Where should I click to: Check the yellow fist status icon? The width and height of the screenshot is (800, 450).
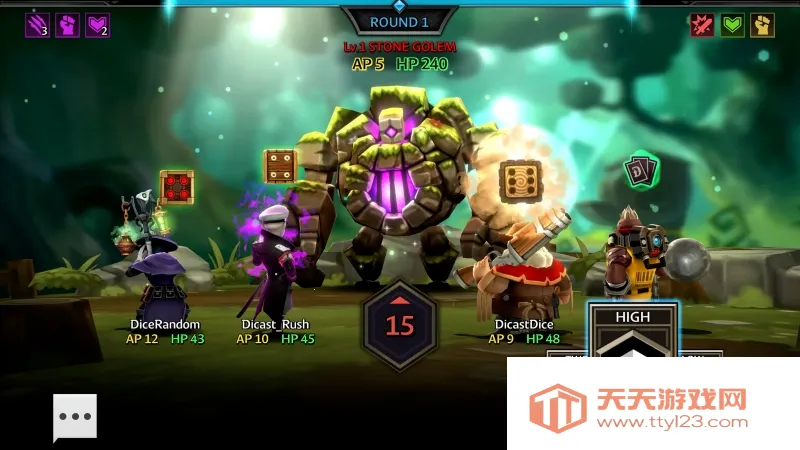[763, 25]
